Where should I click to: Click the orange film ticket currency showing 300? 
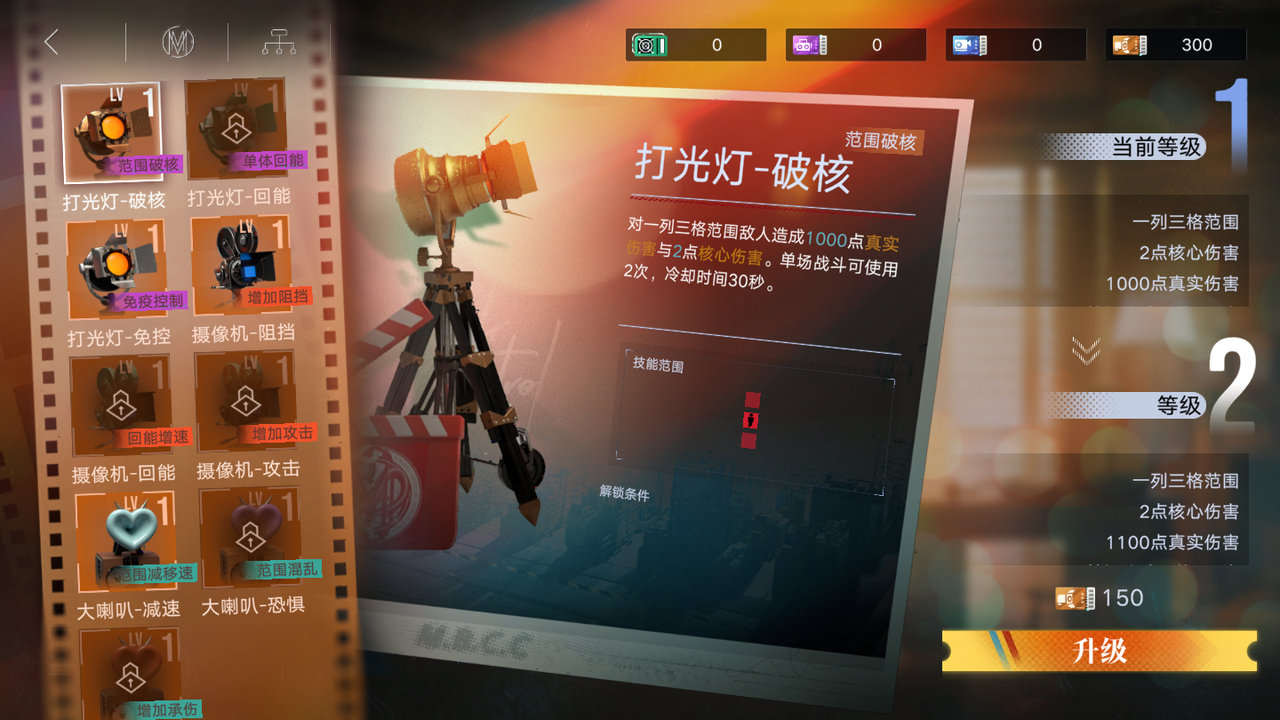(x=1176, y=43)
